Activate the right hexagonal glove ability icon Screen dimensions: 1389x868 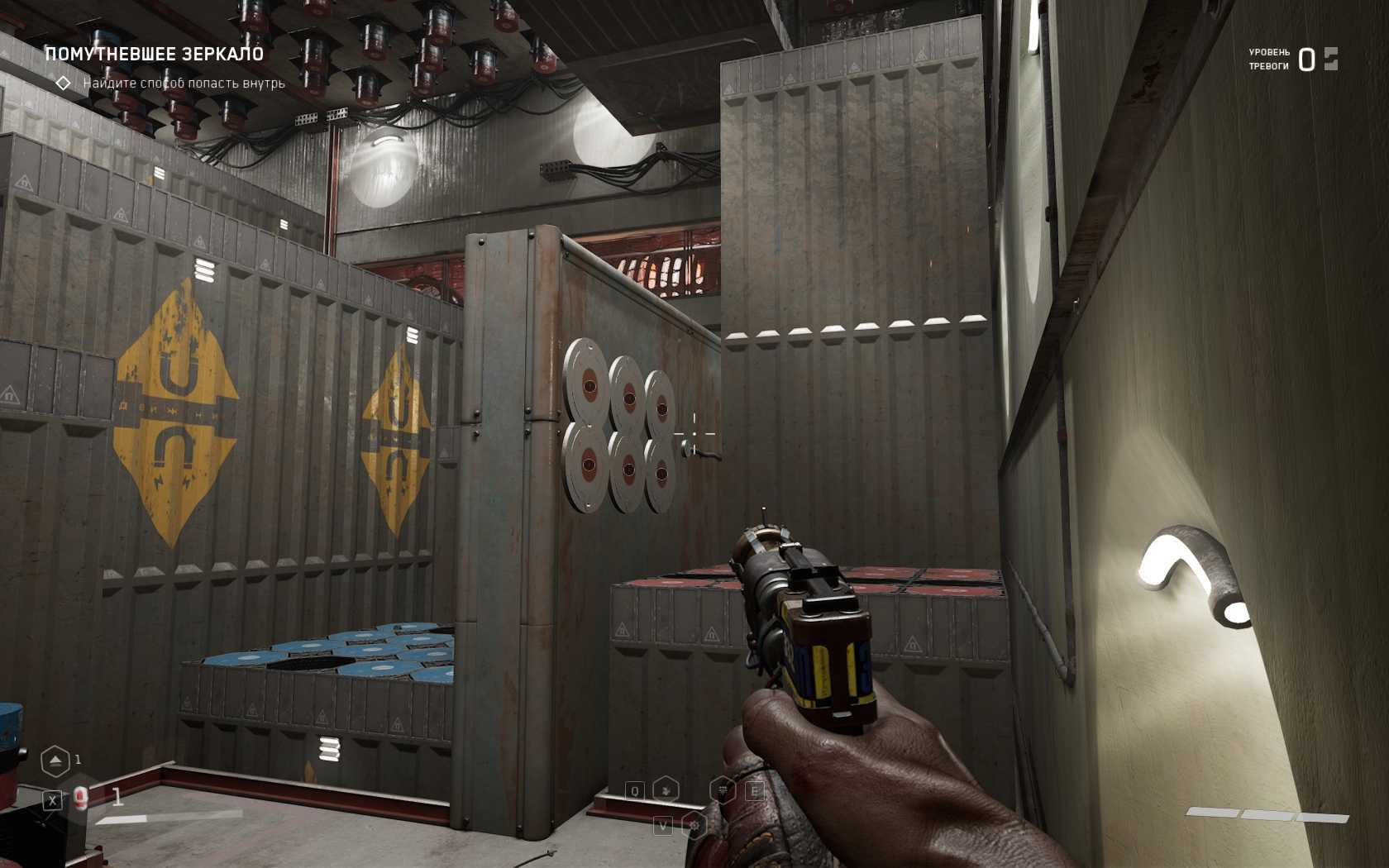pyautogui.click(x=723, y=790)
